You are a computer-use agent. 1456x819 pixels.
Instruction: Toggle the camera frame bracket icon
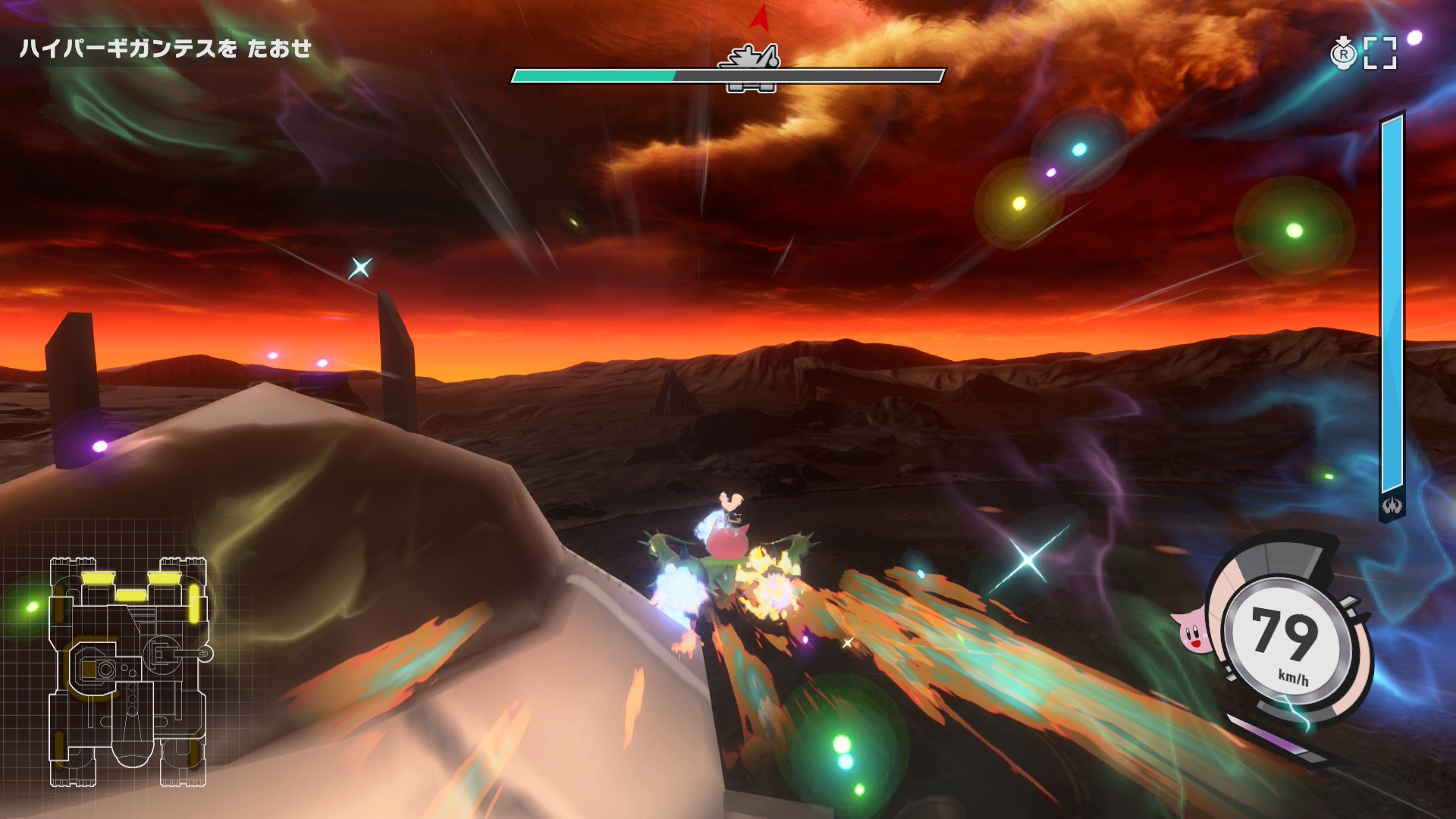click(x=1379, y=53)
